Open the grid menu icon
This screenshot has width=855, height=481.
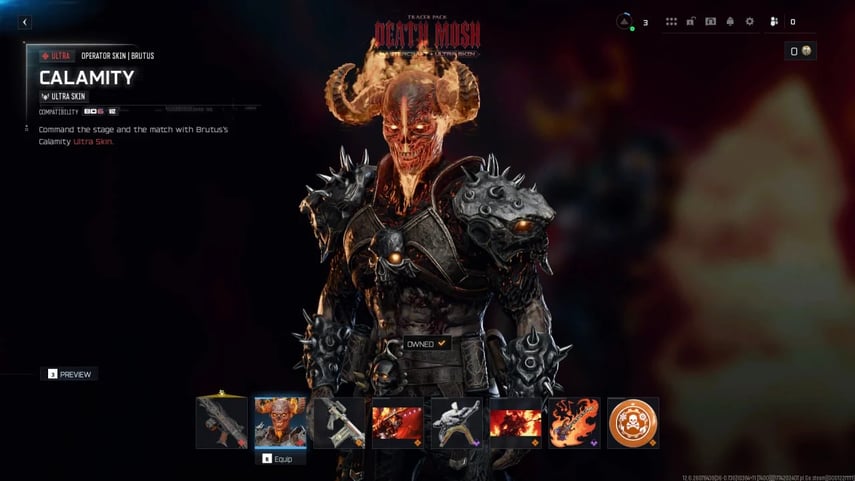pyautogui.click(x=672, y=22)
